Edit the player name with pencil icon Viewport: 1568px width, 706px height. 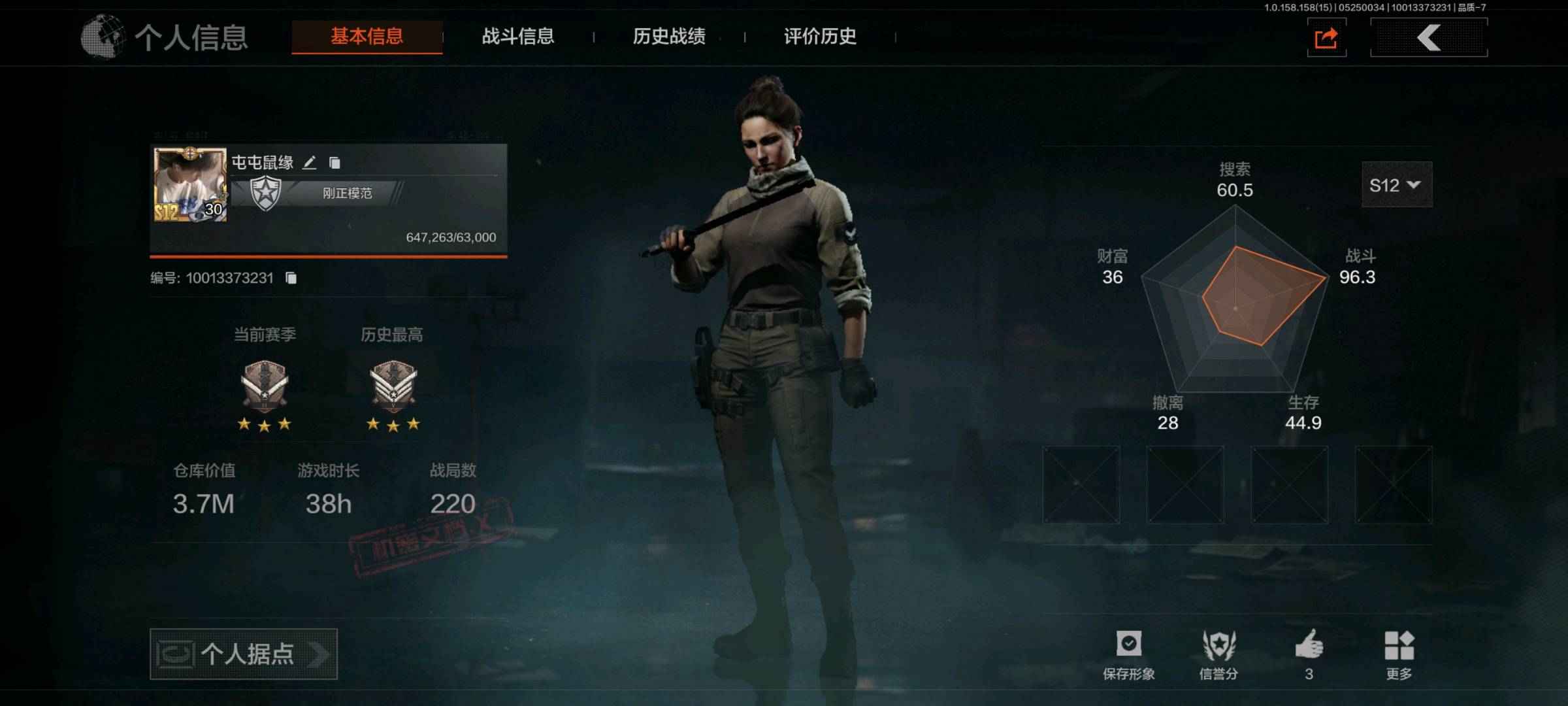coord(310,163)
